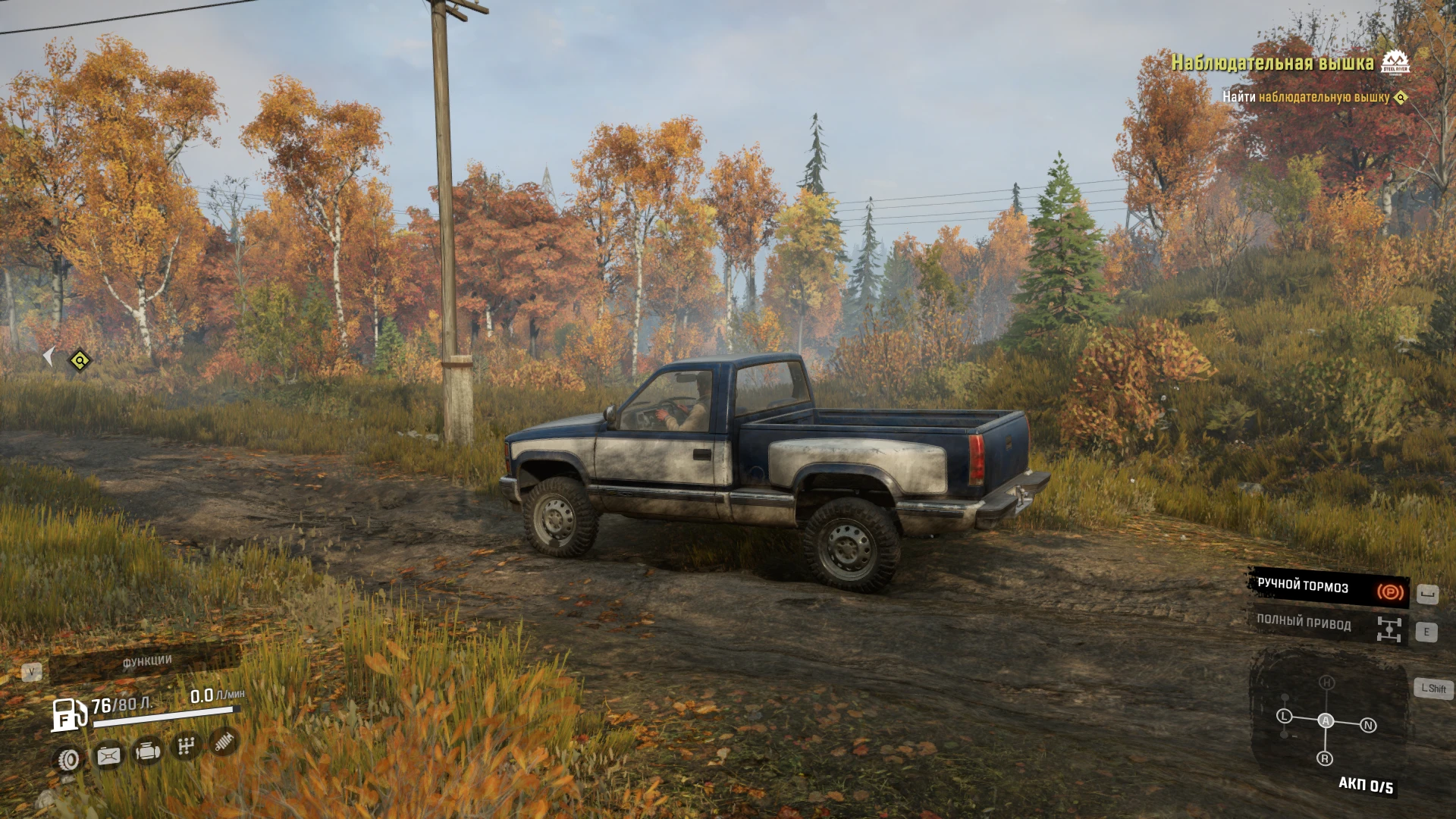1456x819 pixels.
Task: Toggle the Ручной тормоз handbrake
Action: (1329, 588)
